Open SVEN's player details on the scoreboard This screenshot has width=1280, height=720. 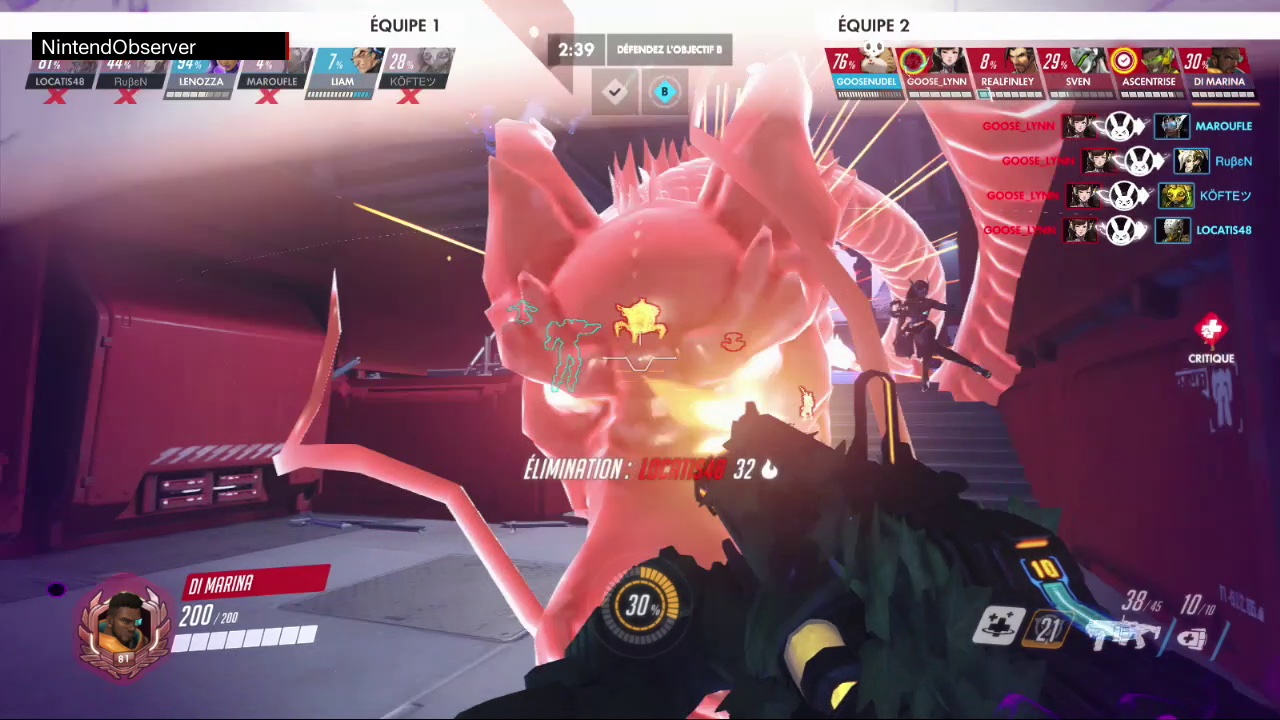coord(1078,81)
